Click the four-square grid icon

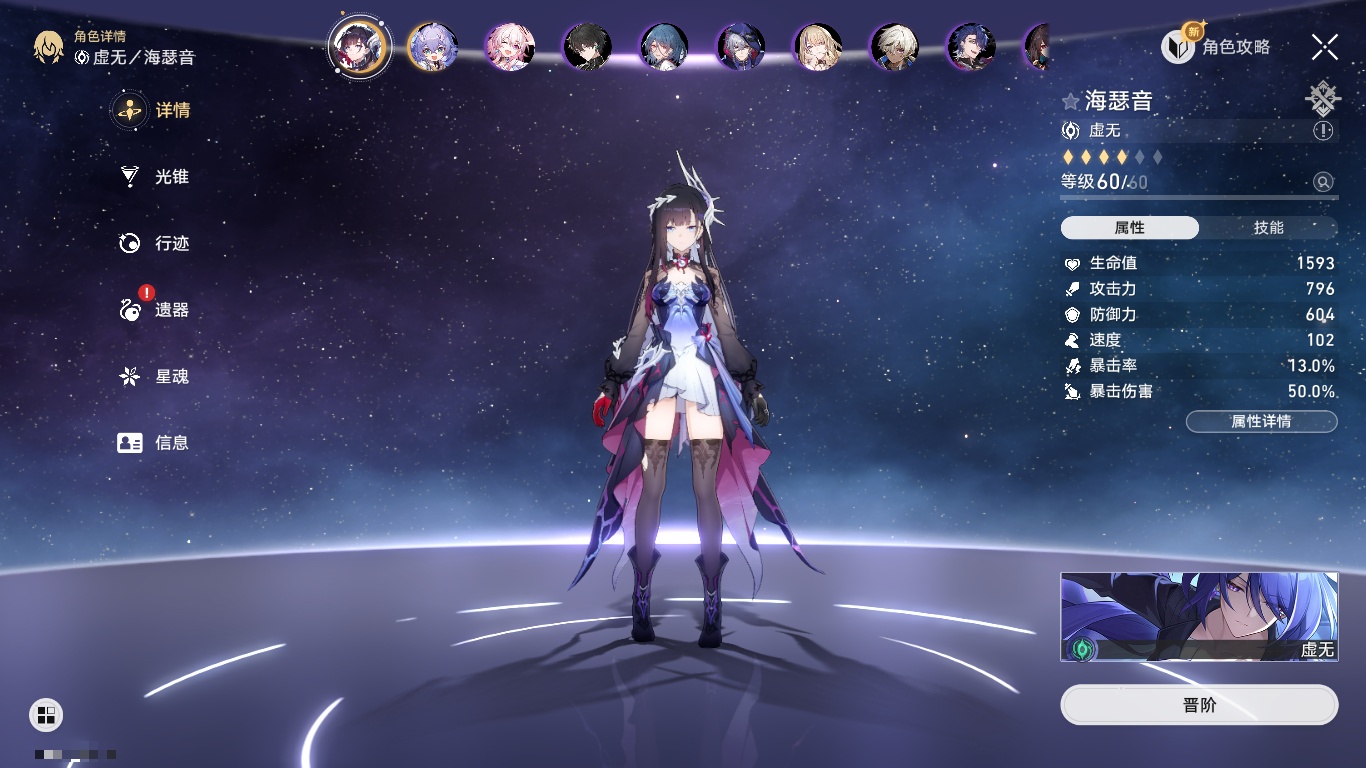pyautogui.click(x=46, y=714)
